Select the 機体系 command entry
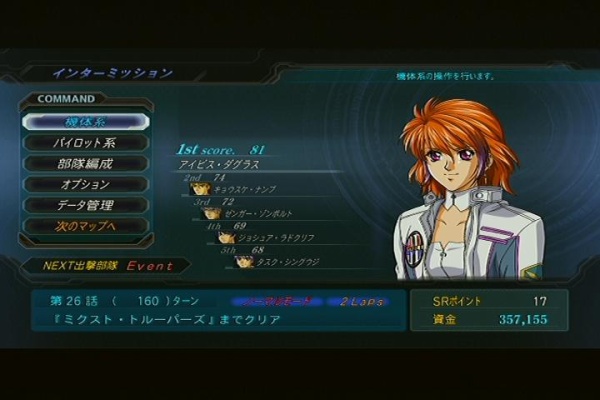 (85, 121)
